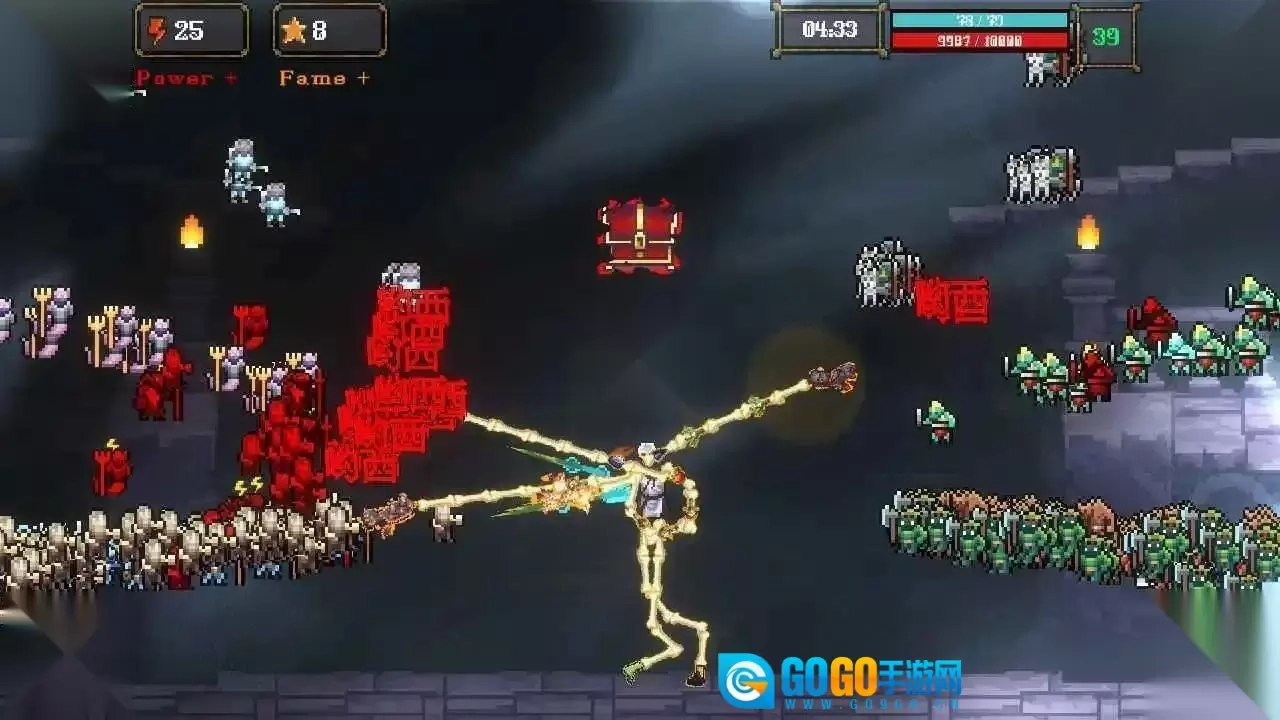The image size is (1280, 720).
Task: Click the orange "Fame +" upgrade label
Action: pos(324,78)
